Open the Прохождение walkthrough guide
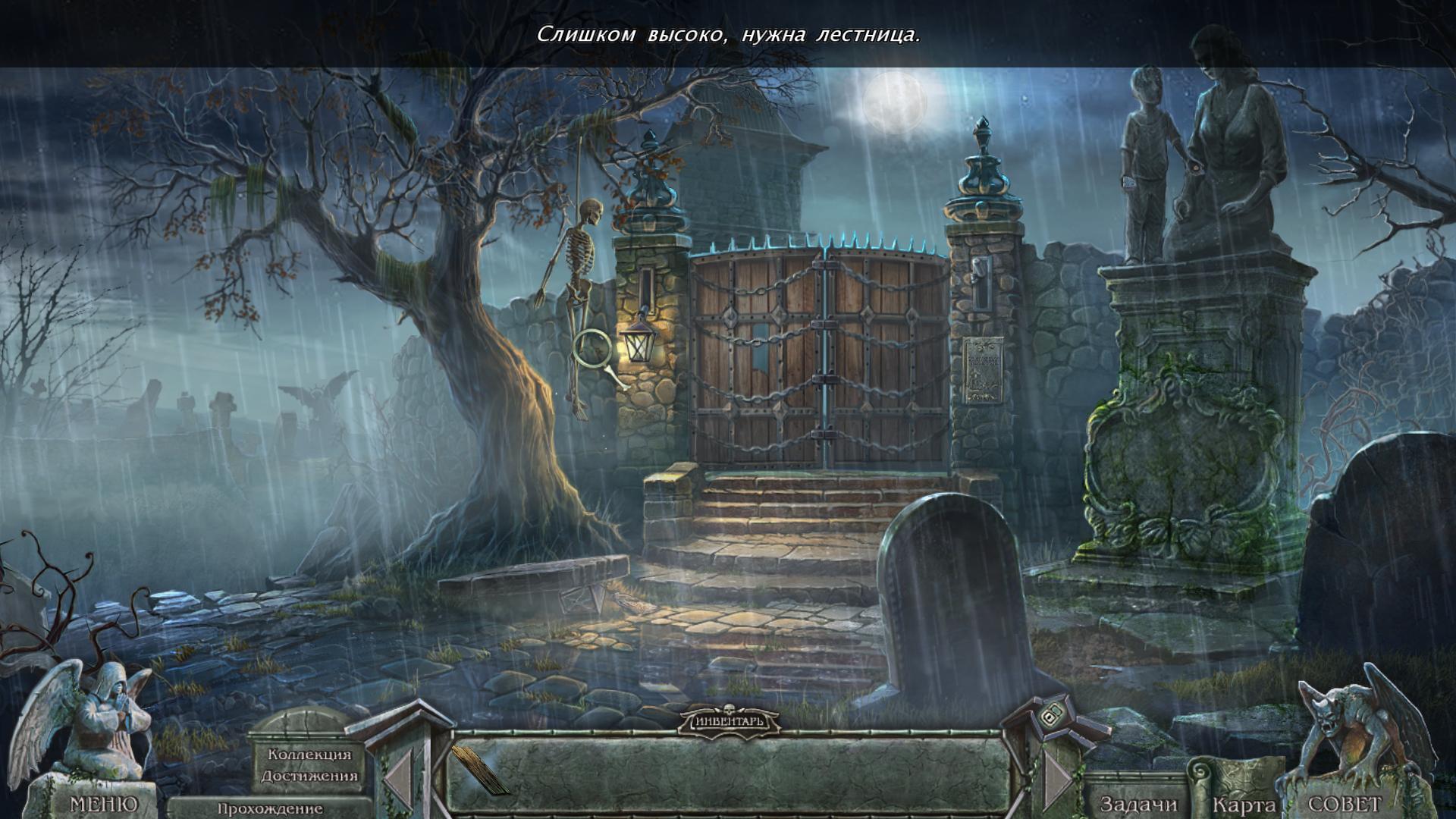This screenshot has width=1456, height=819. pyautogui.click(x=270, y=808)
